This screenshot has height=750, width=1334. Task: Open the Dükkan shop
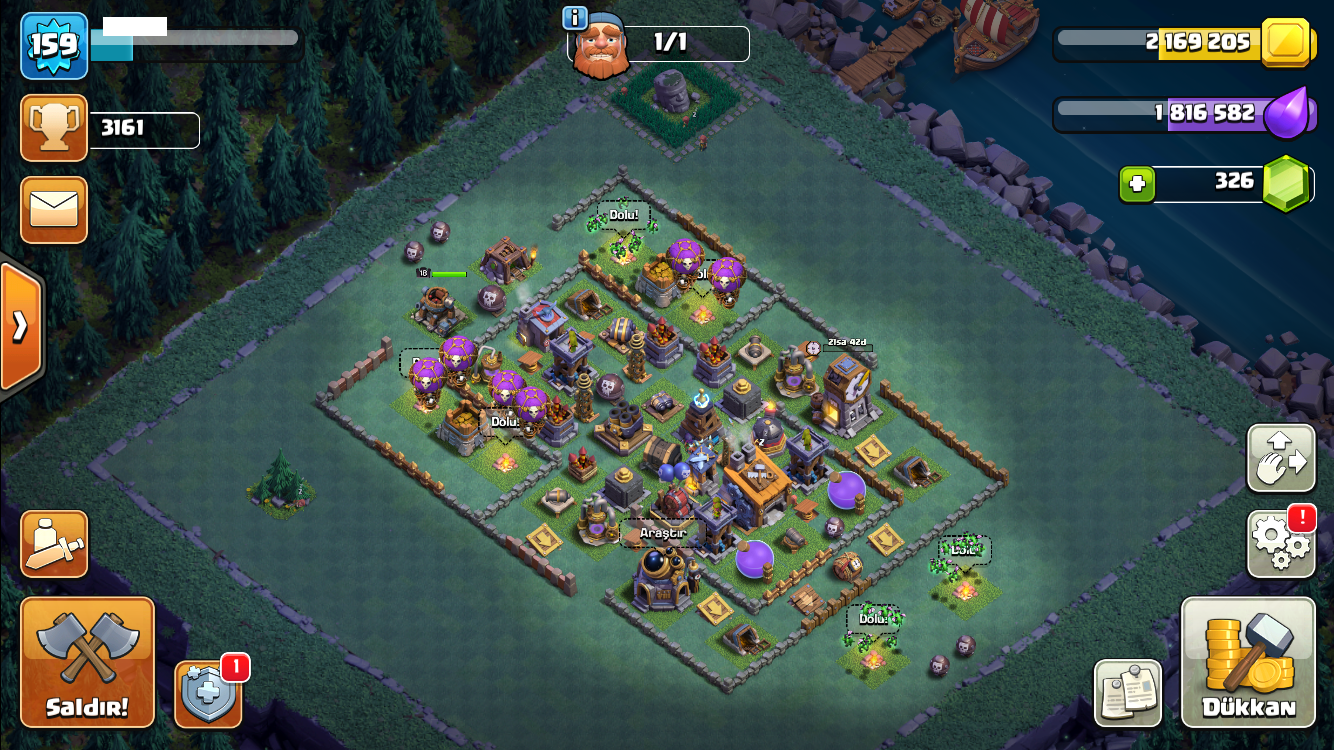(x=1248, y=662)
